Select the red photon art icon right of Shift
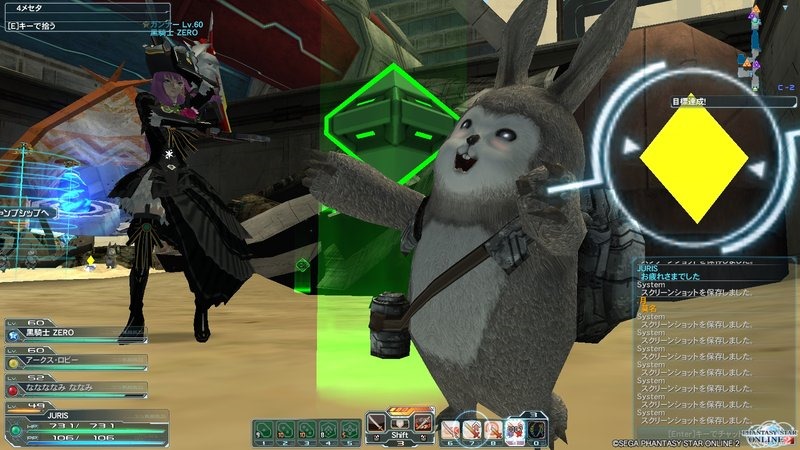The width and height of the screenshot is (800, 450). point(424,422)
